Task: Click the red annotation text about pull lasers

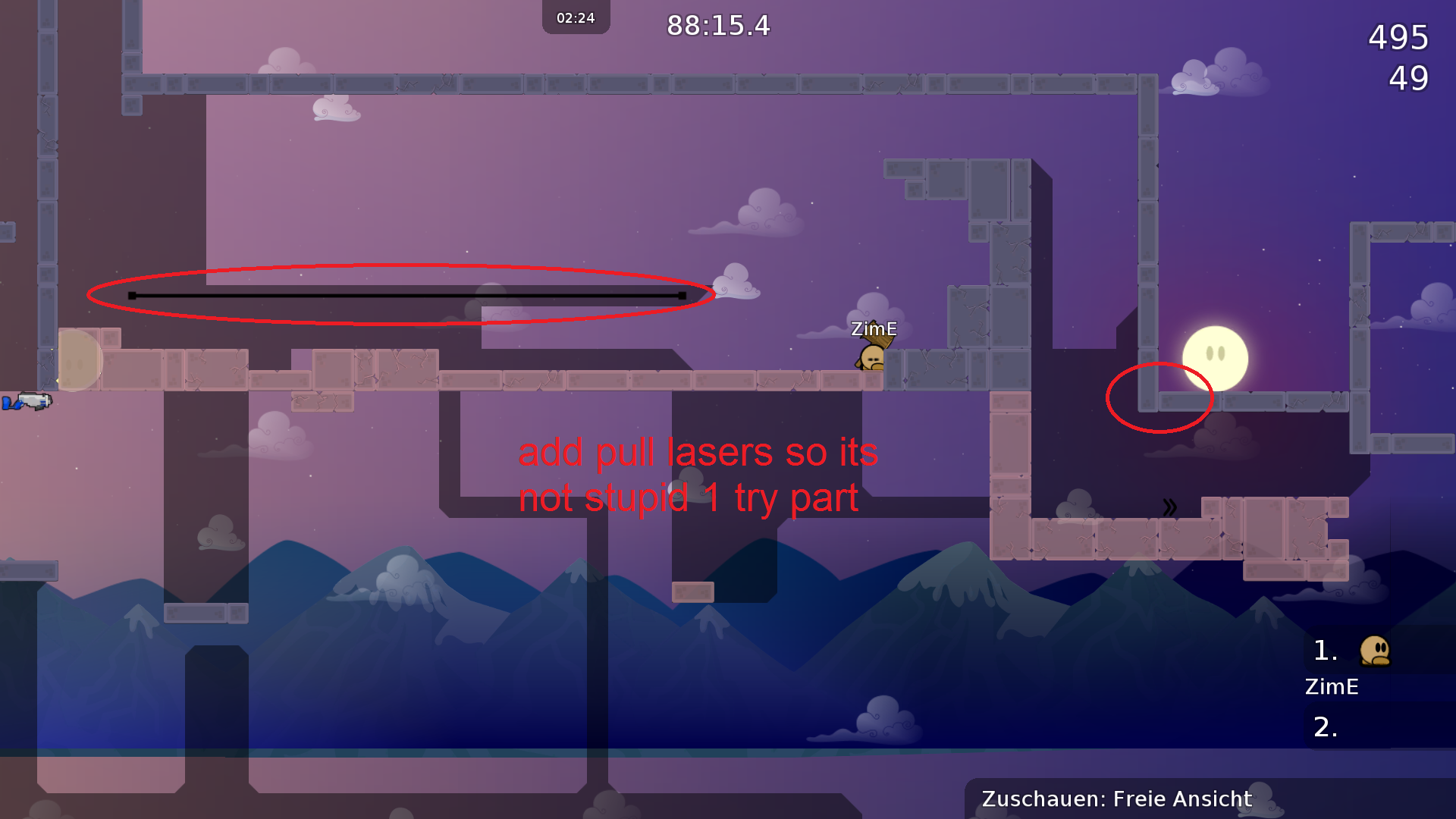Action: point(698,474)
